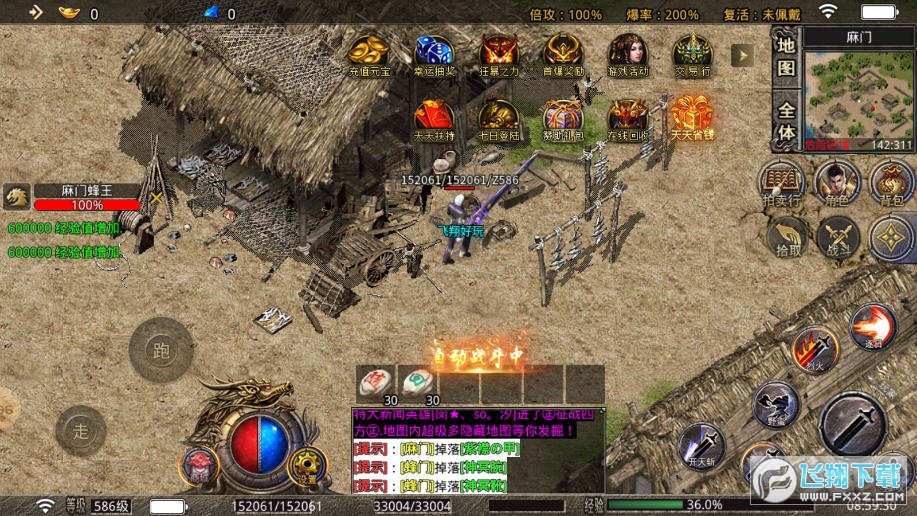Open the 背包 bag
This screenshot has height=516, width=917.
tap(891, 183)
